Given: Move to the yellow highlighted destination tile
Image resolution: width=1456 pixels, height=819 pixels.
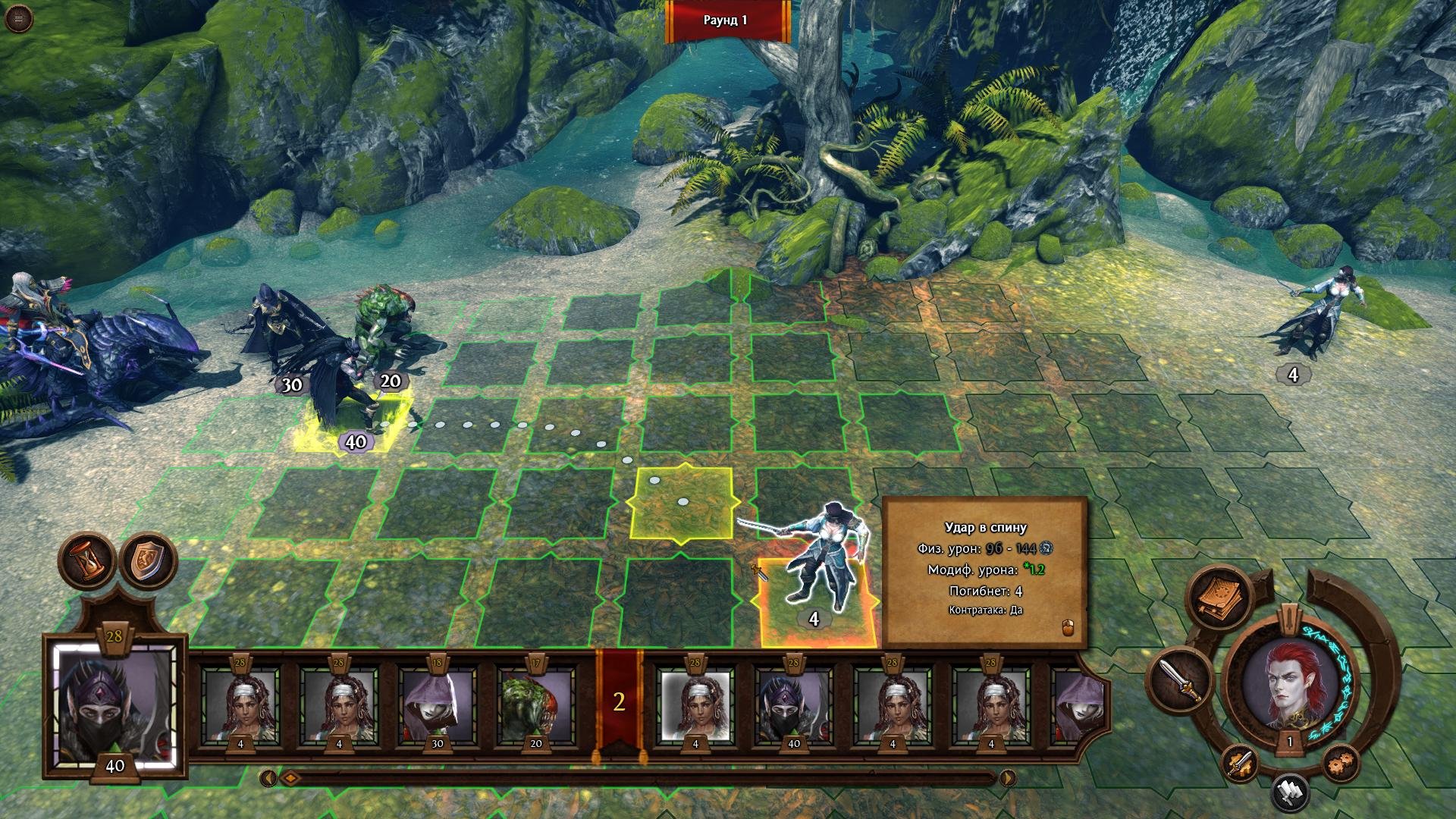Looking at the screenshot, I should pyautogui.click(x=681, y=503).
